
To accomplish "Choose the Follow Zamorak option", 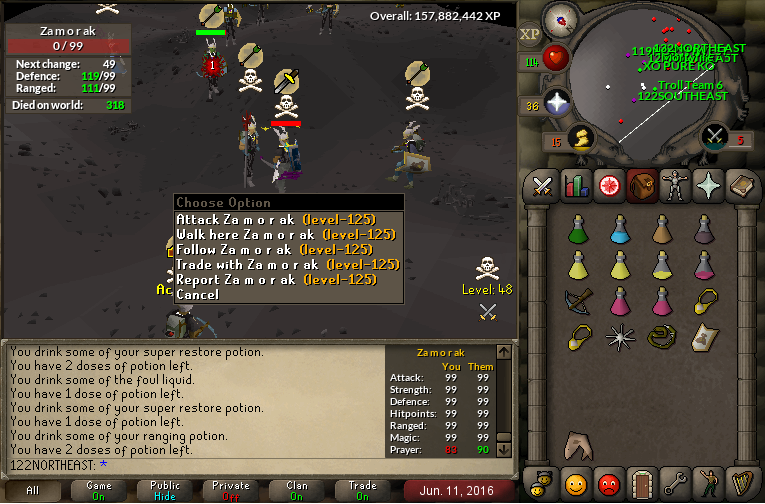I will point(274,249).
